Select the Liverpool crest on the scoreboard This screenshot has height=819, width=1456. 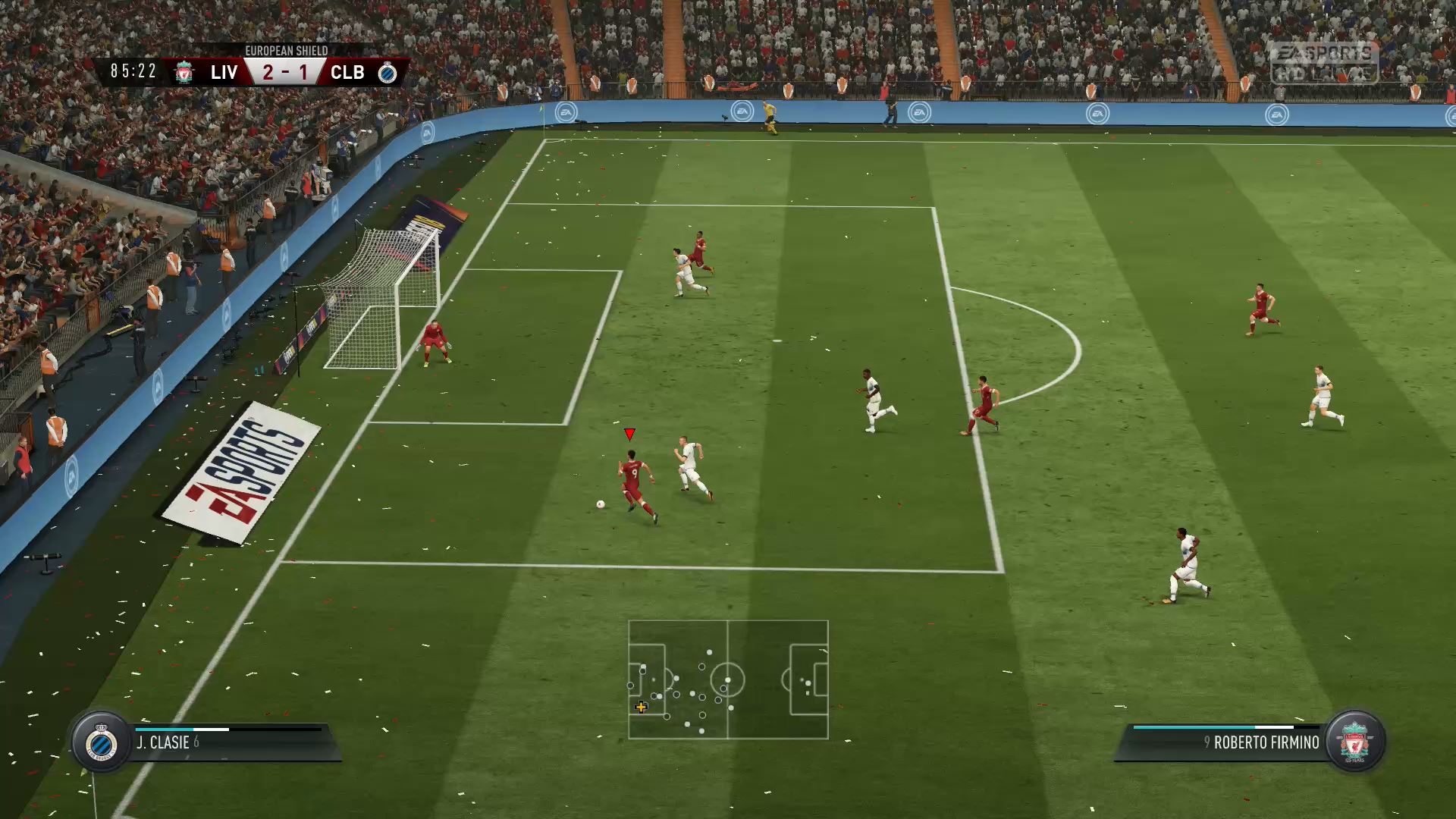point(182,73)
